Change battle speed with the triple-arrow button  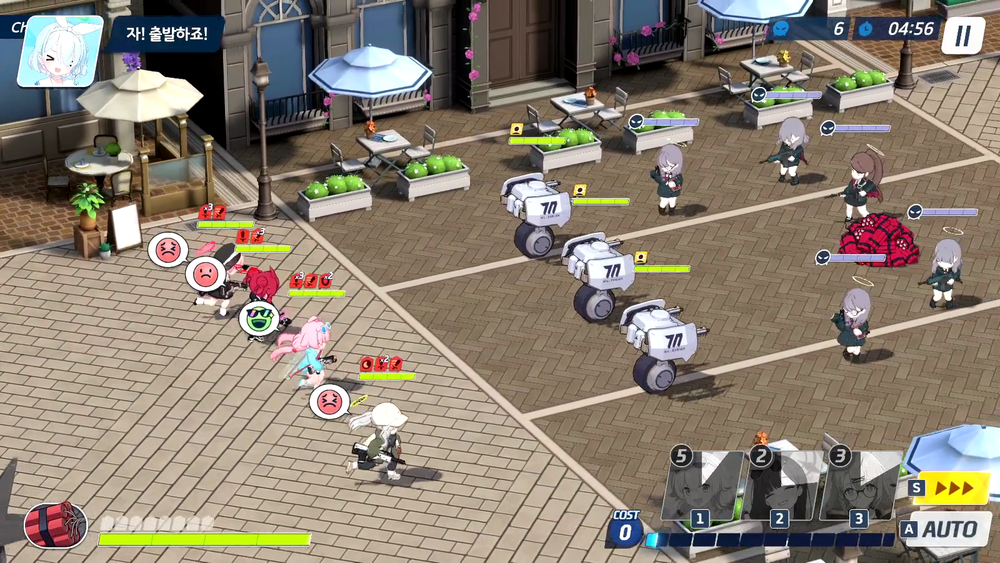(949, 488)
